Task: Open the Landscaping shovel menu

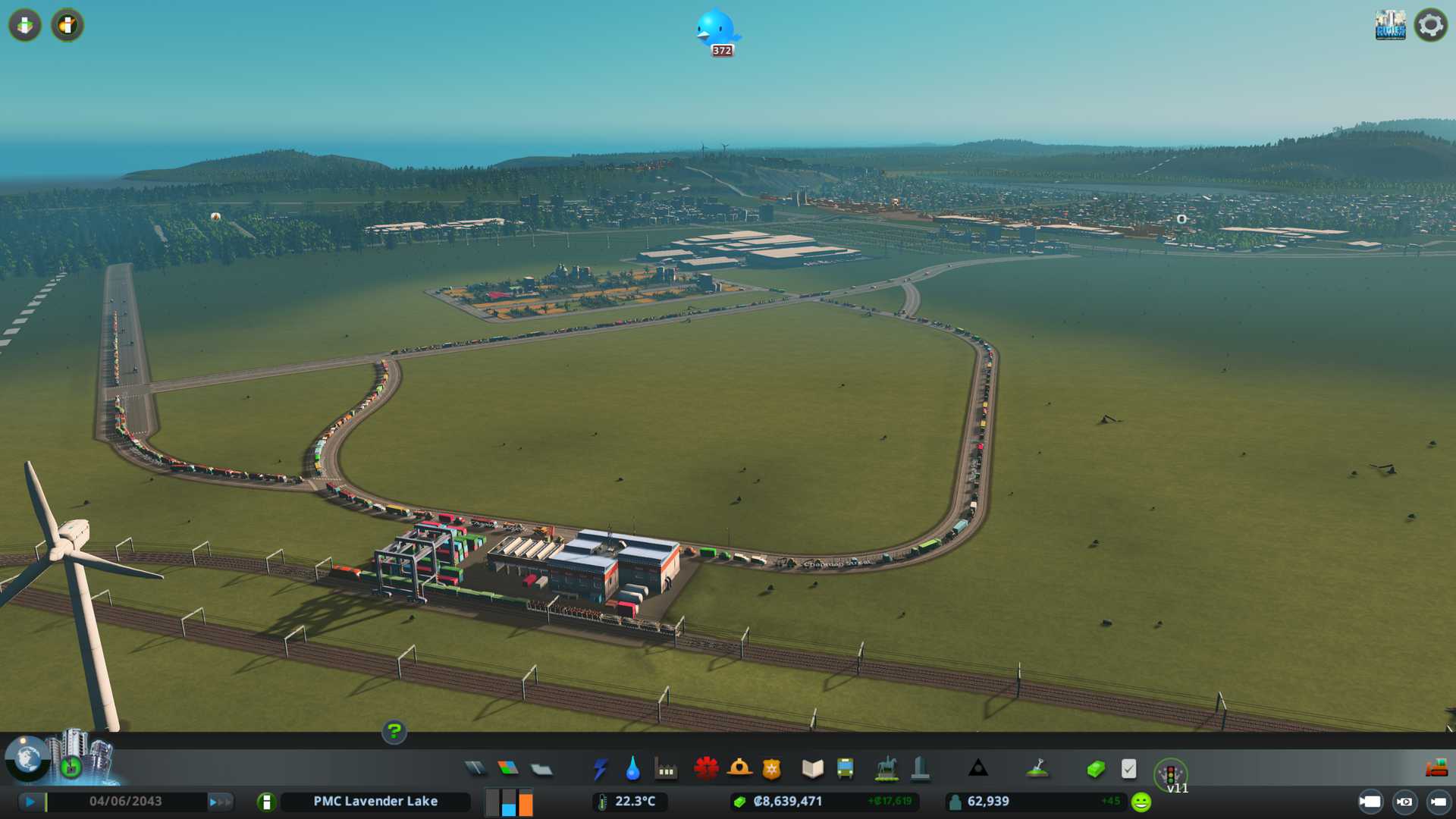Action: 1037,769
